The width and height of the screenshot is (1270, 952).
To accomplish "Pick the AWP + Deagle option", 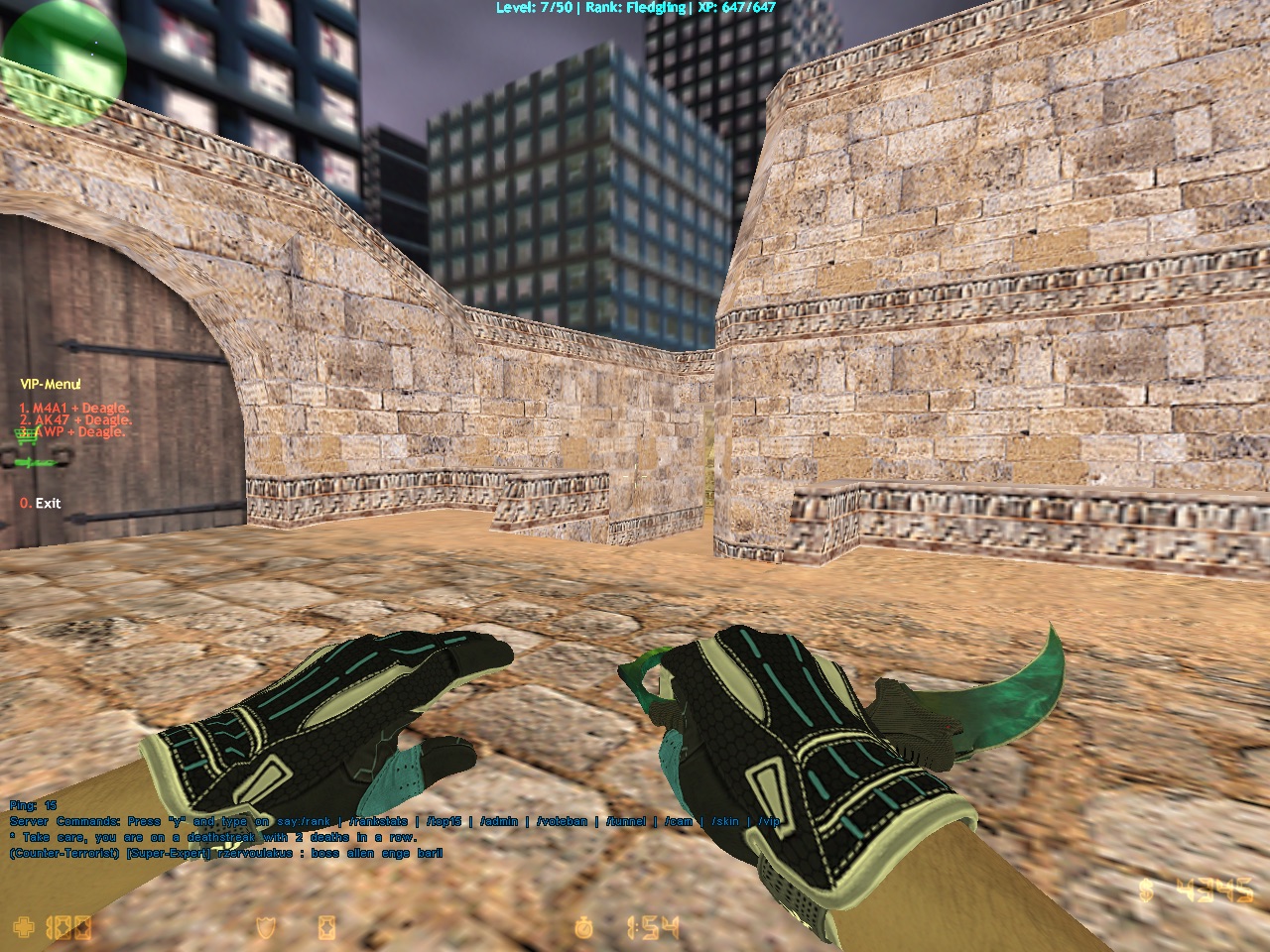I will pos(79,431).
